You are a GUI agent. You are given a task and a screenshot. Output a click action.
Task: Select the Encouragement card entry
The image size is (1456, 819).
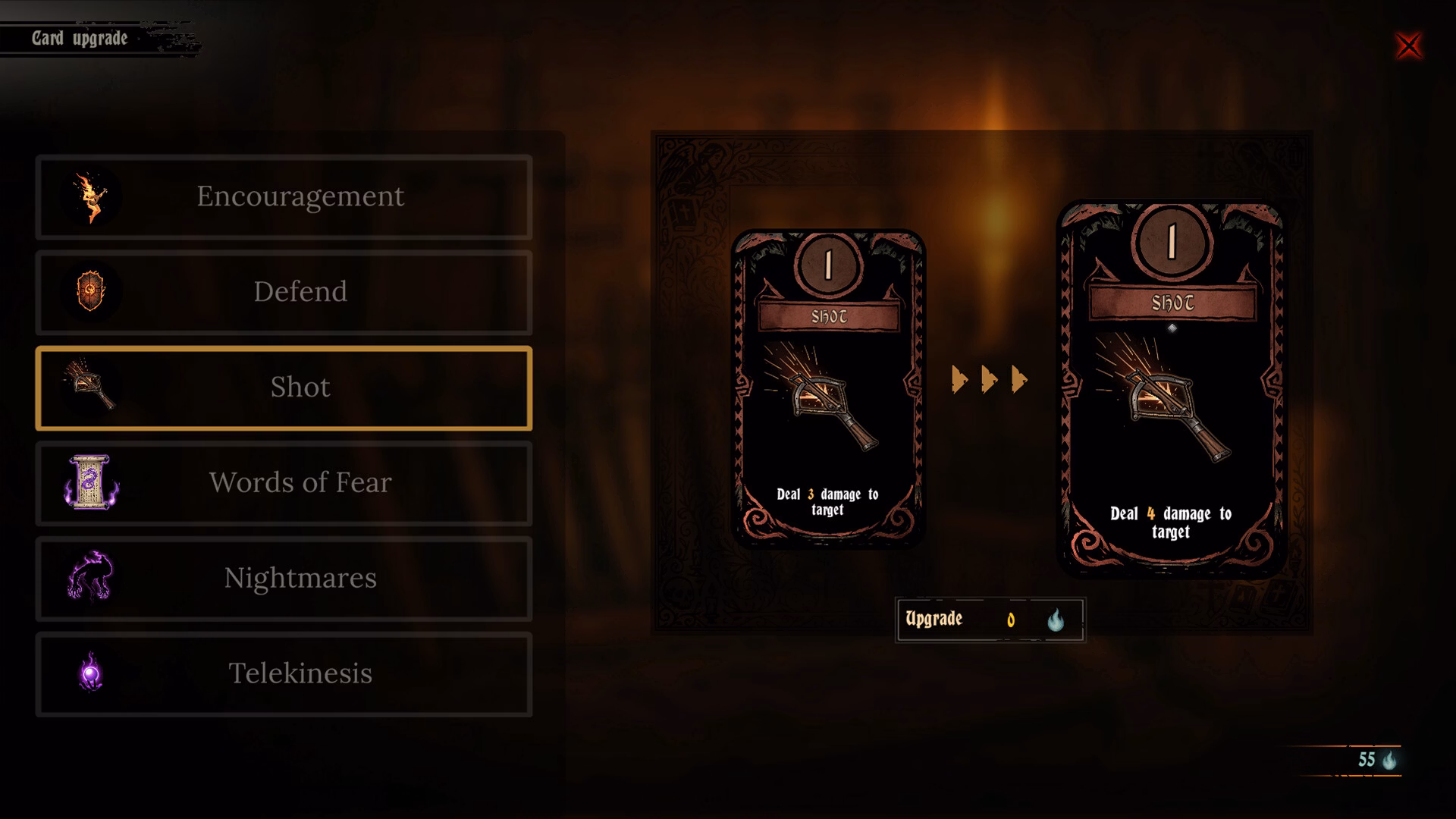point(284,197)
